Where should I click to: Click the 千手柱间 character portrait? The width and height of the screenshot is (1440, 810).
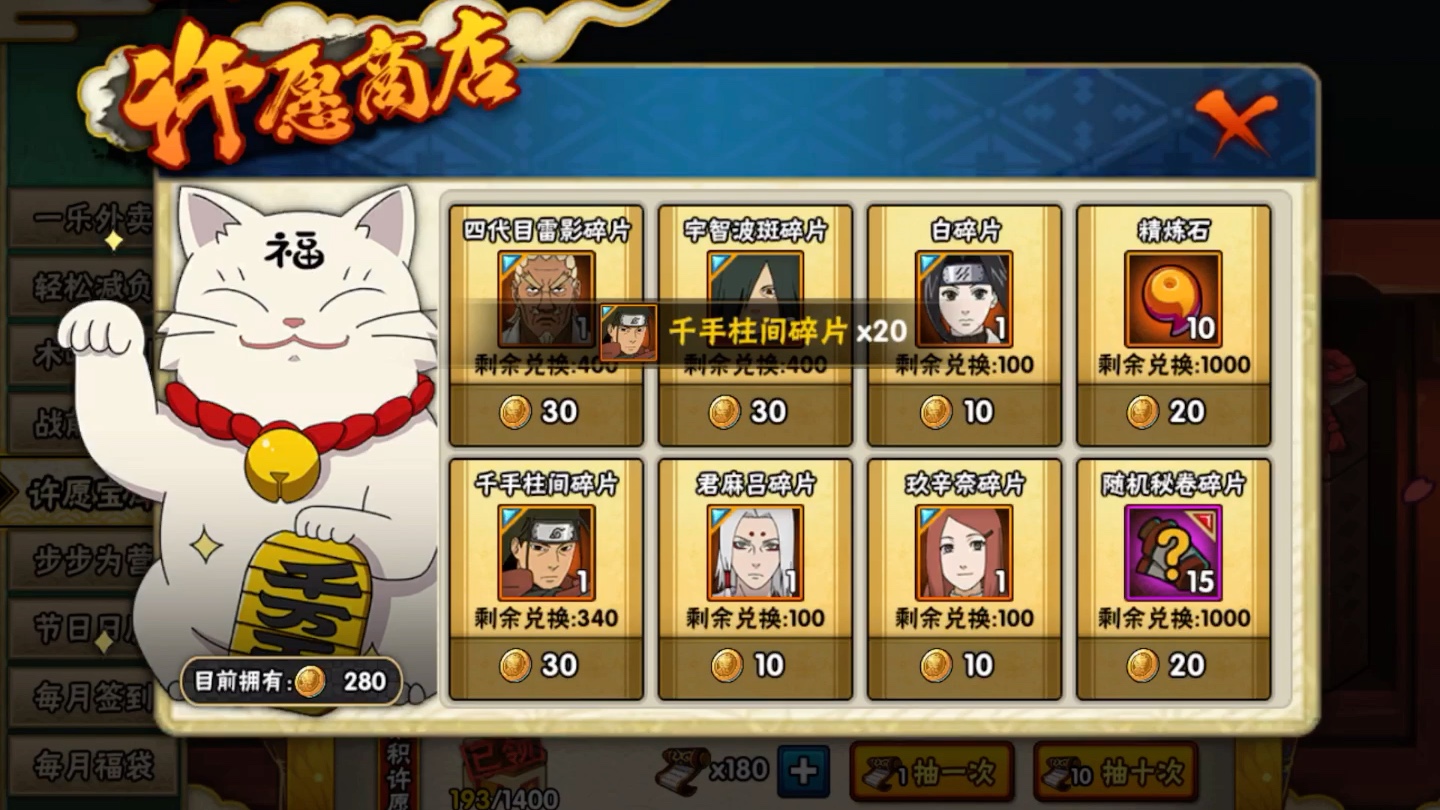click(x=545, y=553)
